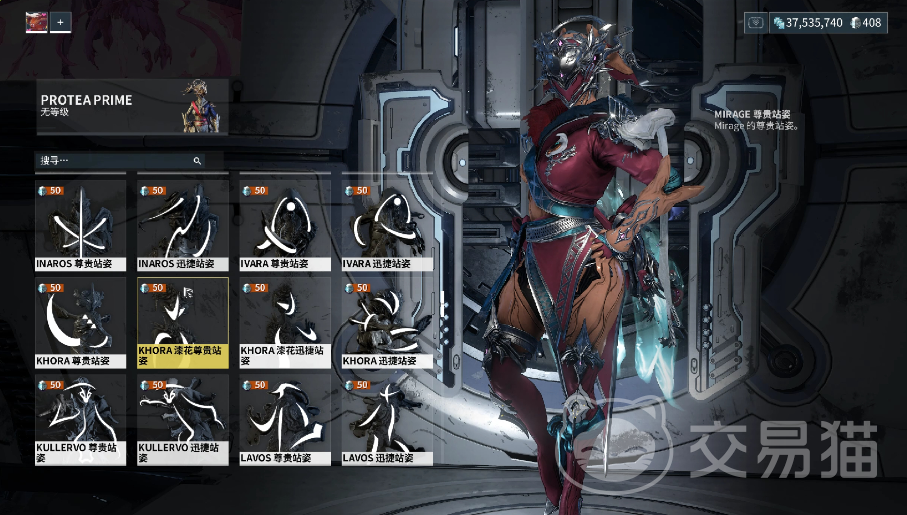
Task: Pick the LAVOS 尊贵站姿 stance
Action: 284,419
